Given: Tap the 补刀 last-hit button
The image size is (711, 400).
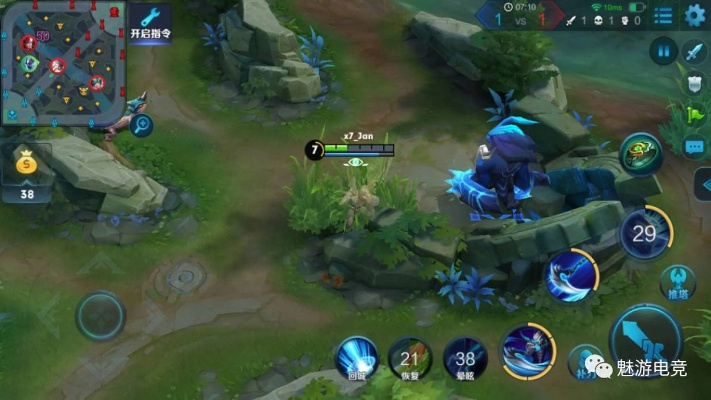Looking at the screenshot, I should coord(585,362).
